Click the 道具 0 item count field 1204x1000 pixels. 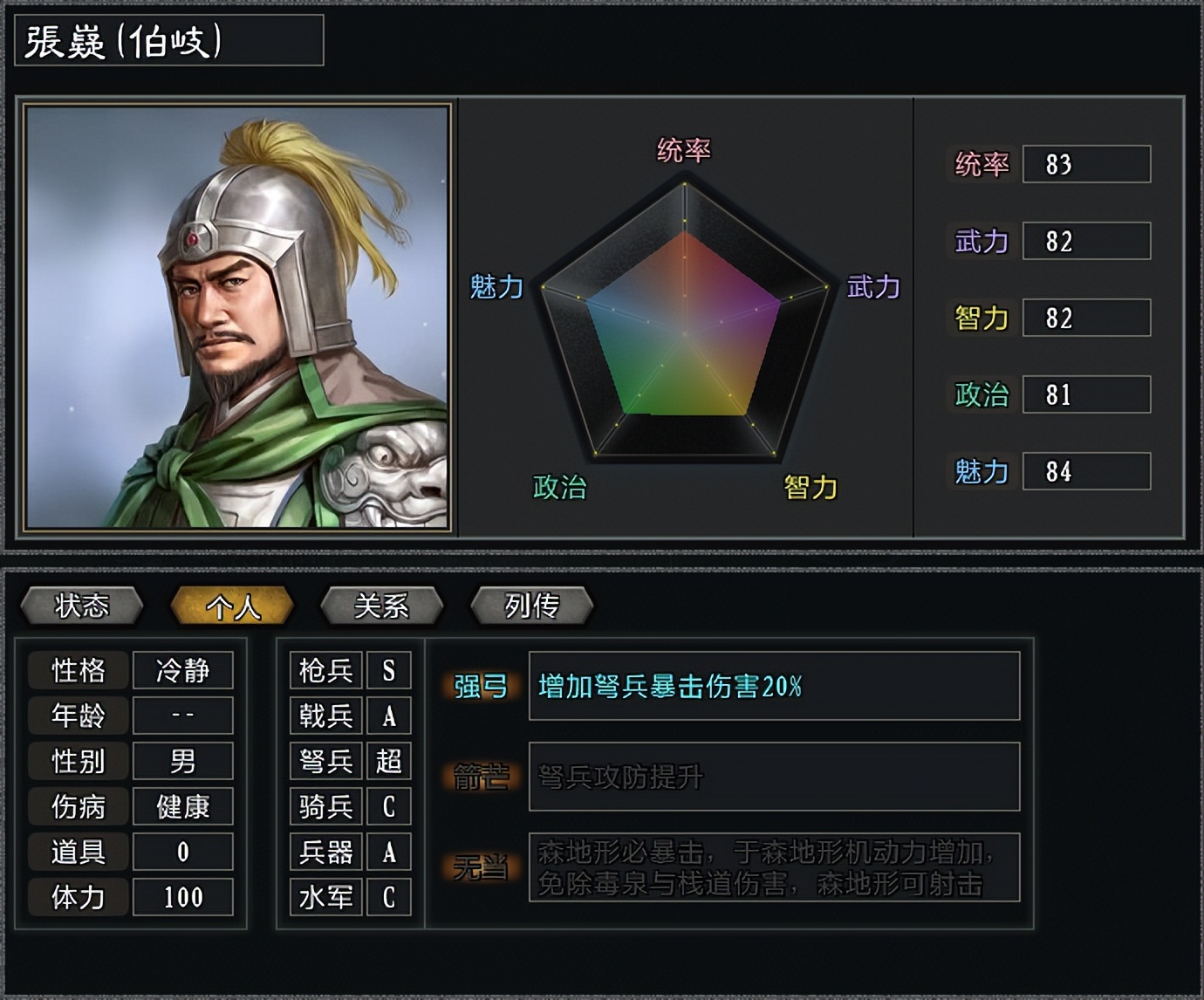coord(183,851)
